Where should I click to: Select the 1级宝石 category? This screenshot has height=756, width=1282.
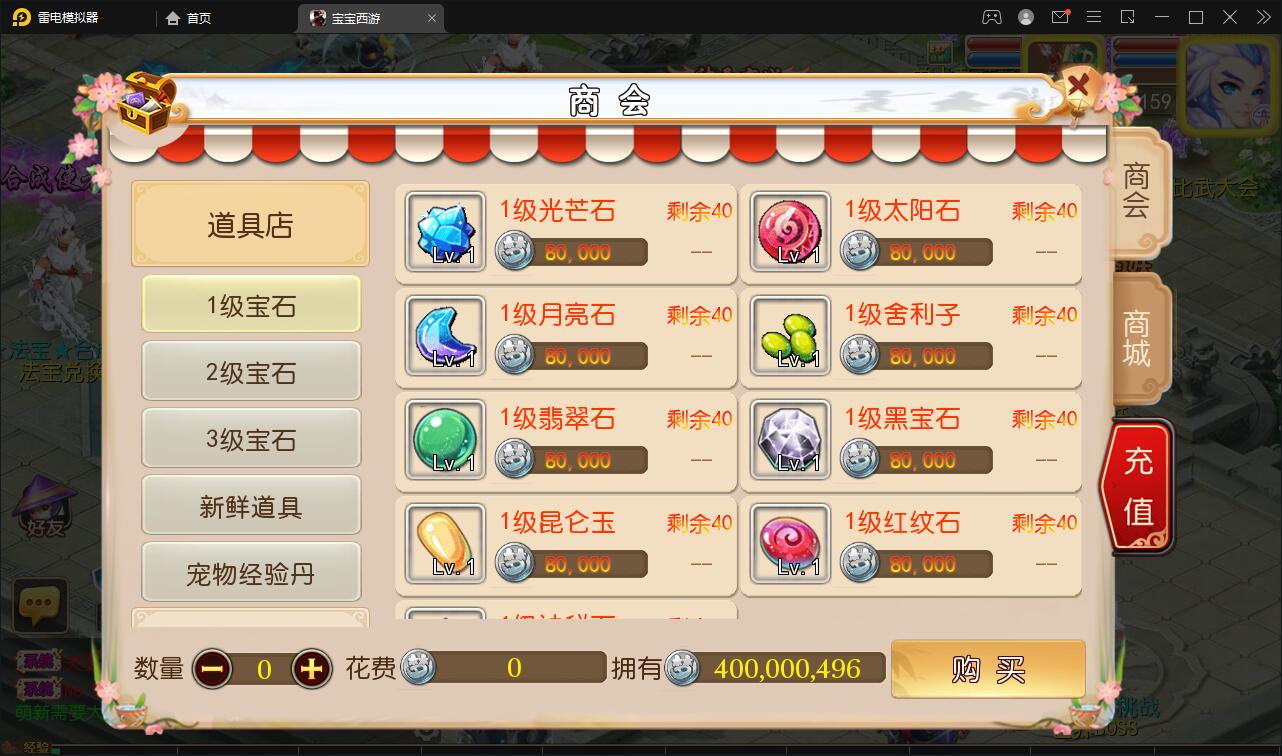coord(250,306)
